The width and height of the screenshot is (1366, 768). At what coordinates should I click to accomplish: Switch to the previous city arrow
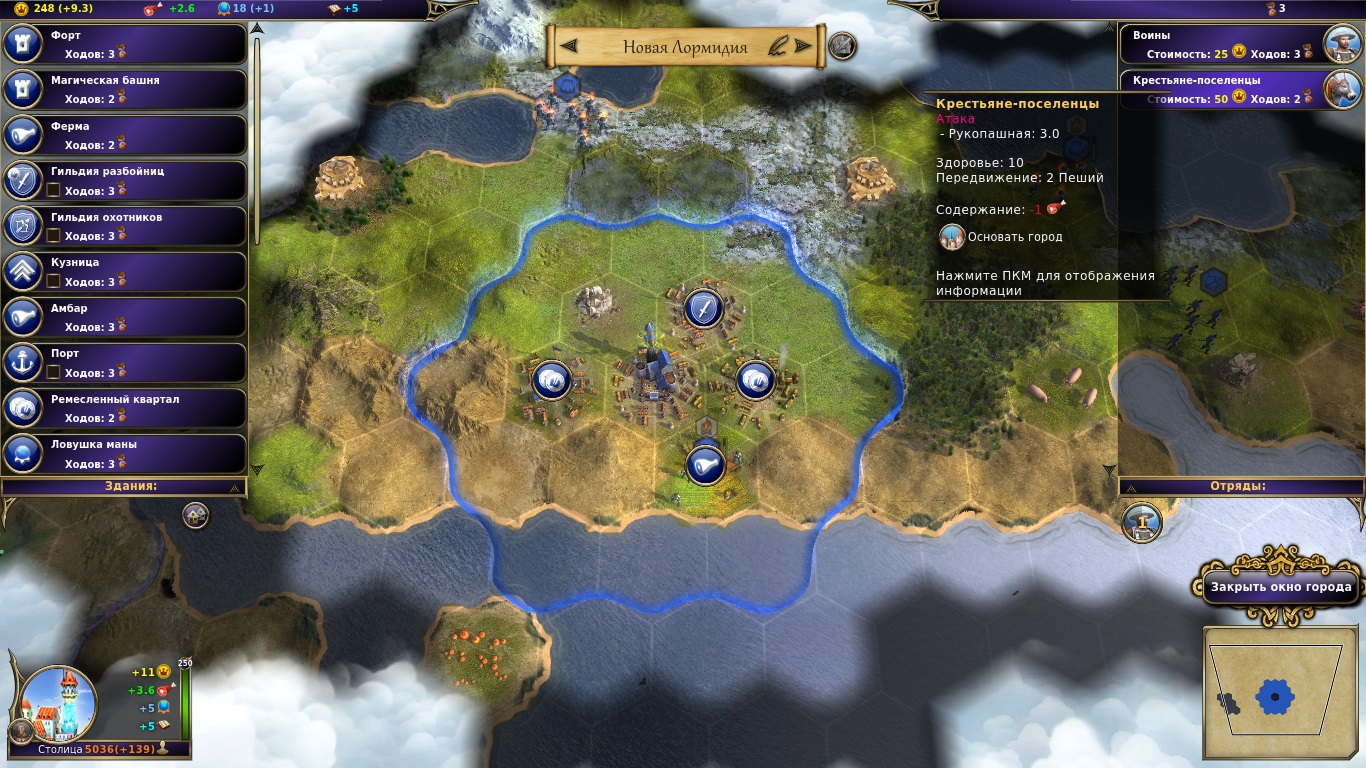pos(569,46)
